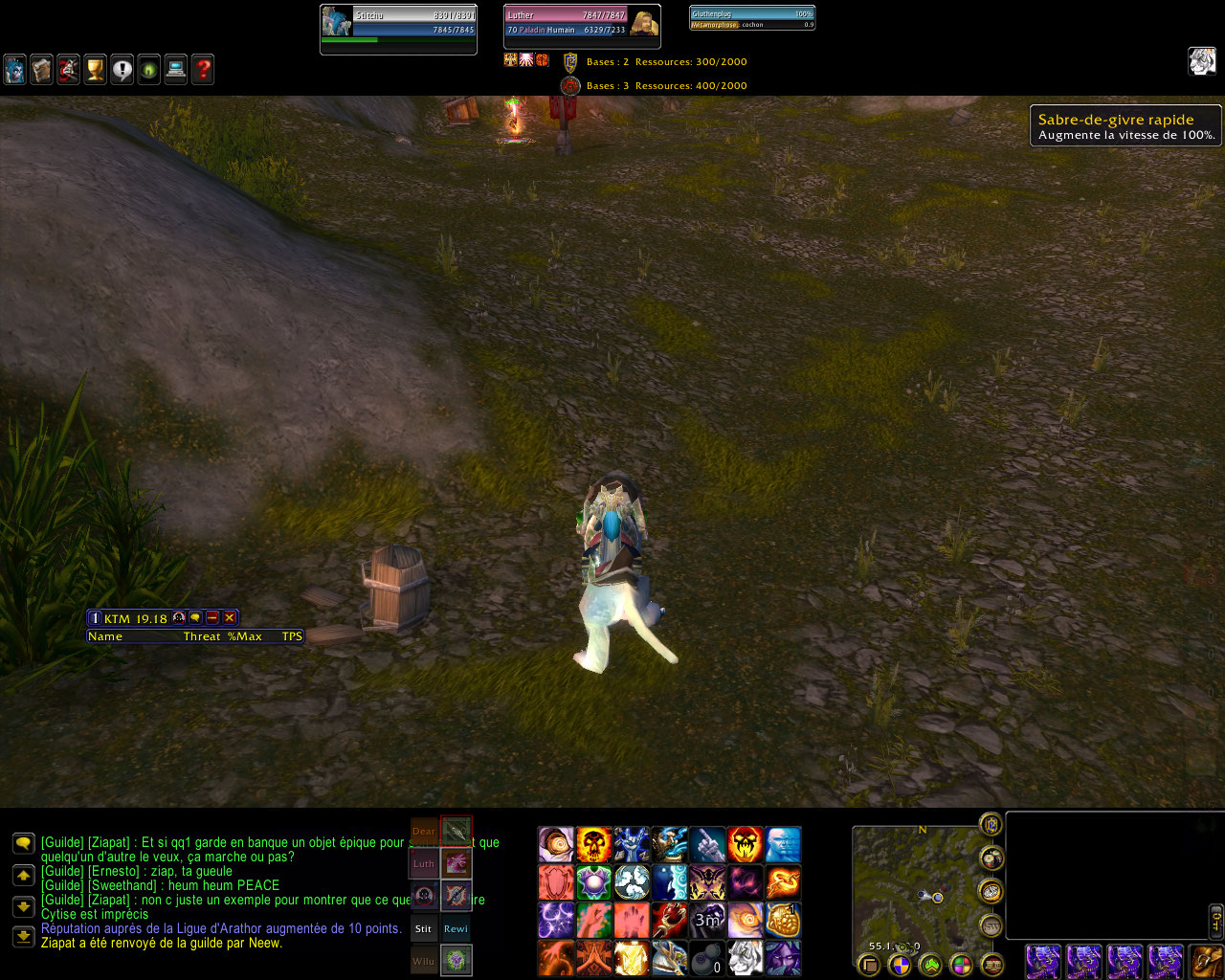Viewport: 1225px width, 980px height.
Task: Cast the golden glowing shield spell icon
Action: pos(632,958)
